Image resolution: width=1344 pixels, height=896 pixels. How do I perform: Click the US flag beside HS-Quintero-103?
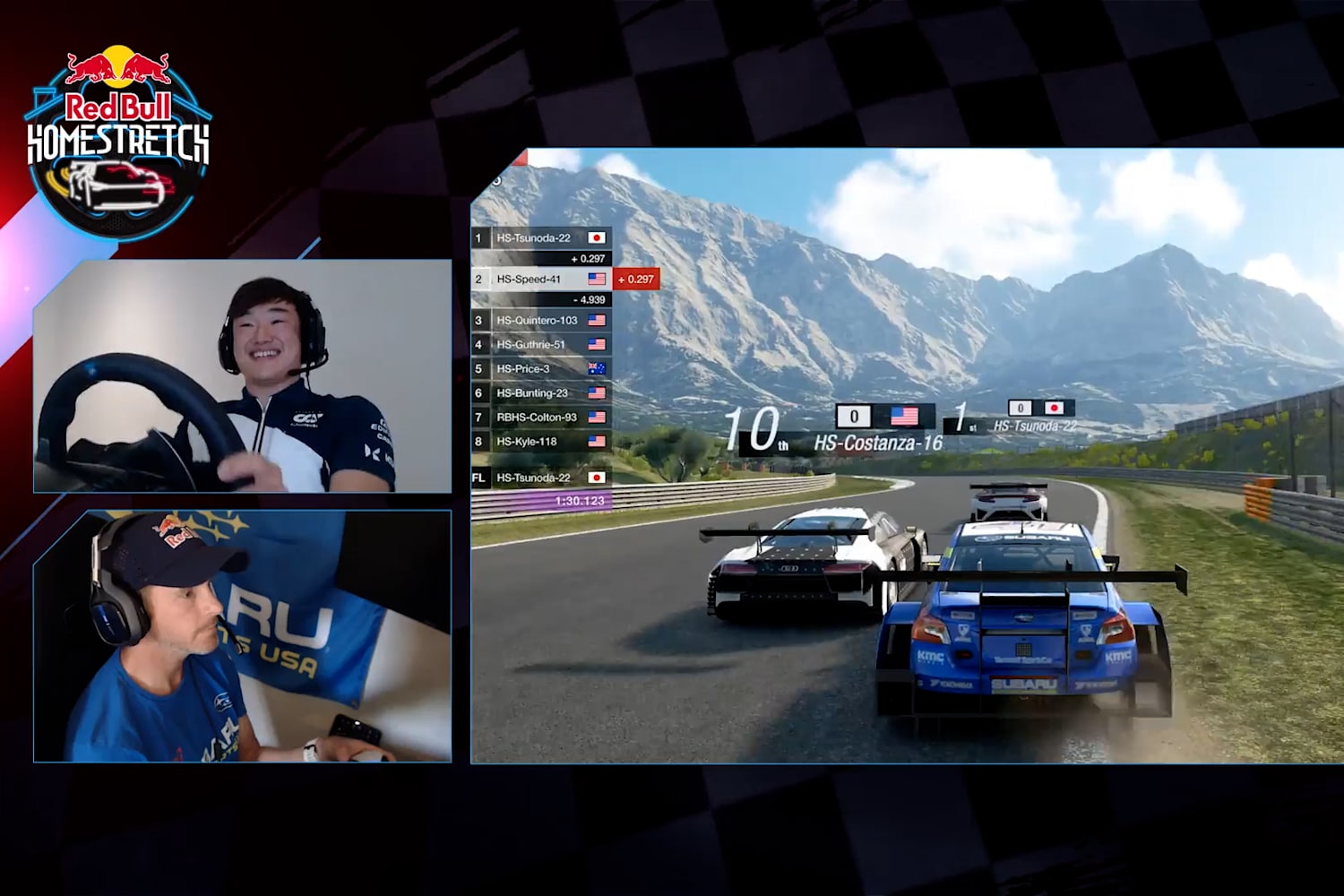pos(597,321)
